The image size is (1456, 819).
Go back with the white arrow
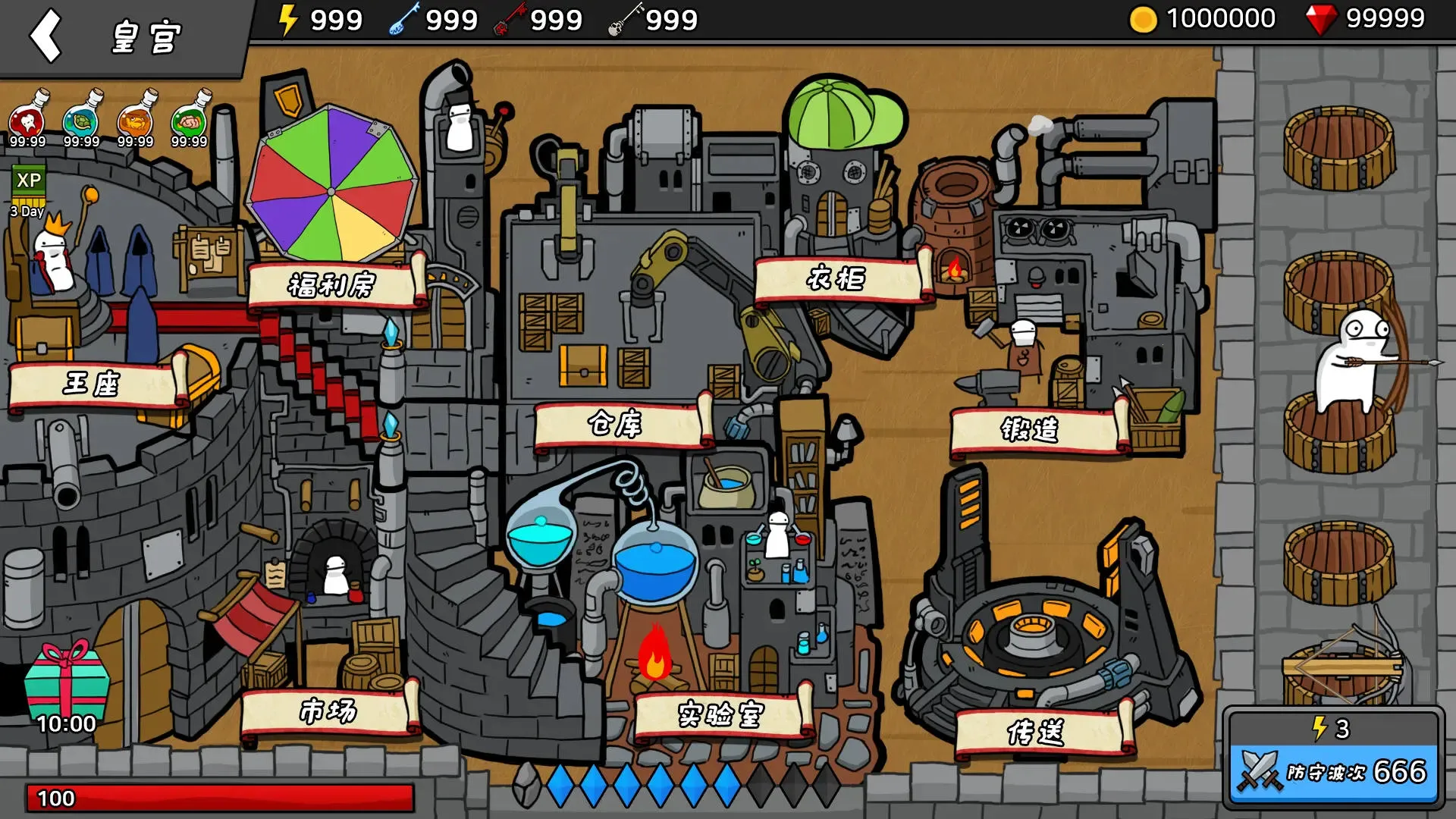click(x=45, y=35)
